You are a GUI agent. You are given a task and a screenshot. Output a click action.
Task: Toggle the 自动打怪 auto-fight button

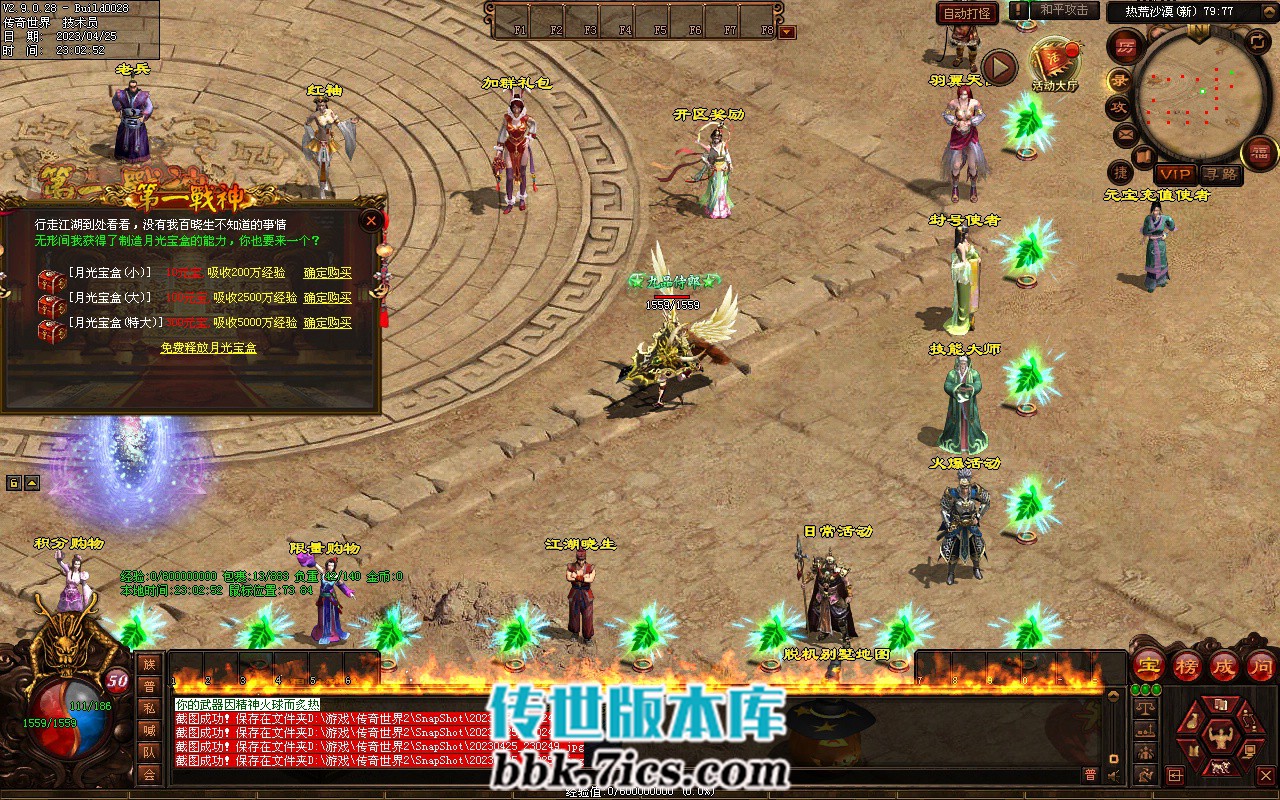point(967,13)
